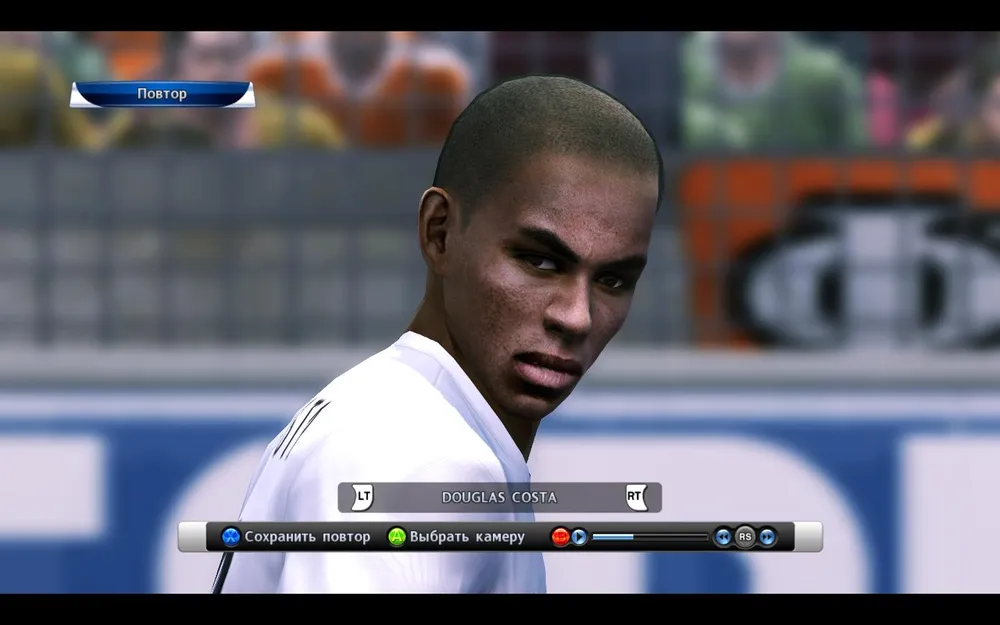The height and width of the screenshot is (625, 1000).
Task: Choose the "Сохранить повтор" save replay option
Action: tap(296, 537)
